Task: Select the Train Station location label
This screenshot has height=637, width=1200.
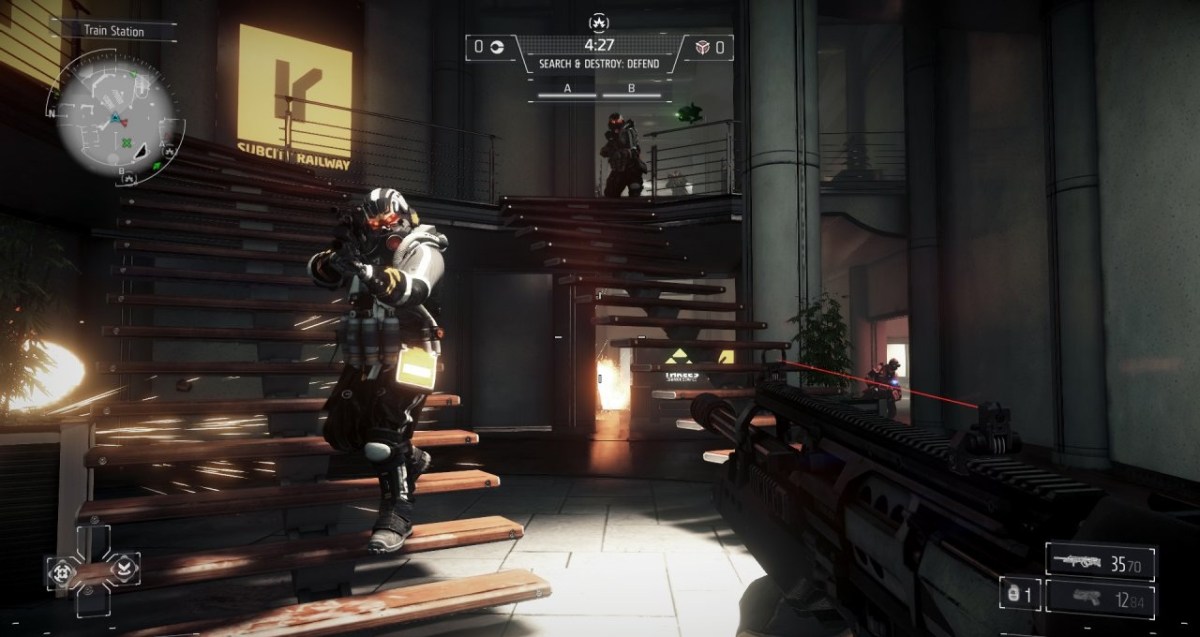Action: 113,31
